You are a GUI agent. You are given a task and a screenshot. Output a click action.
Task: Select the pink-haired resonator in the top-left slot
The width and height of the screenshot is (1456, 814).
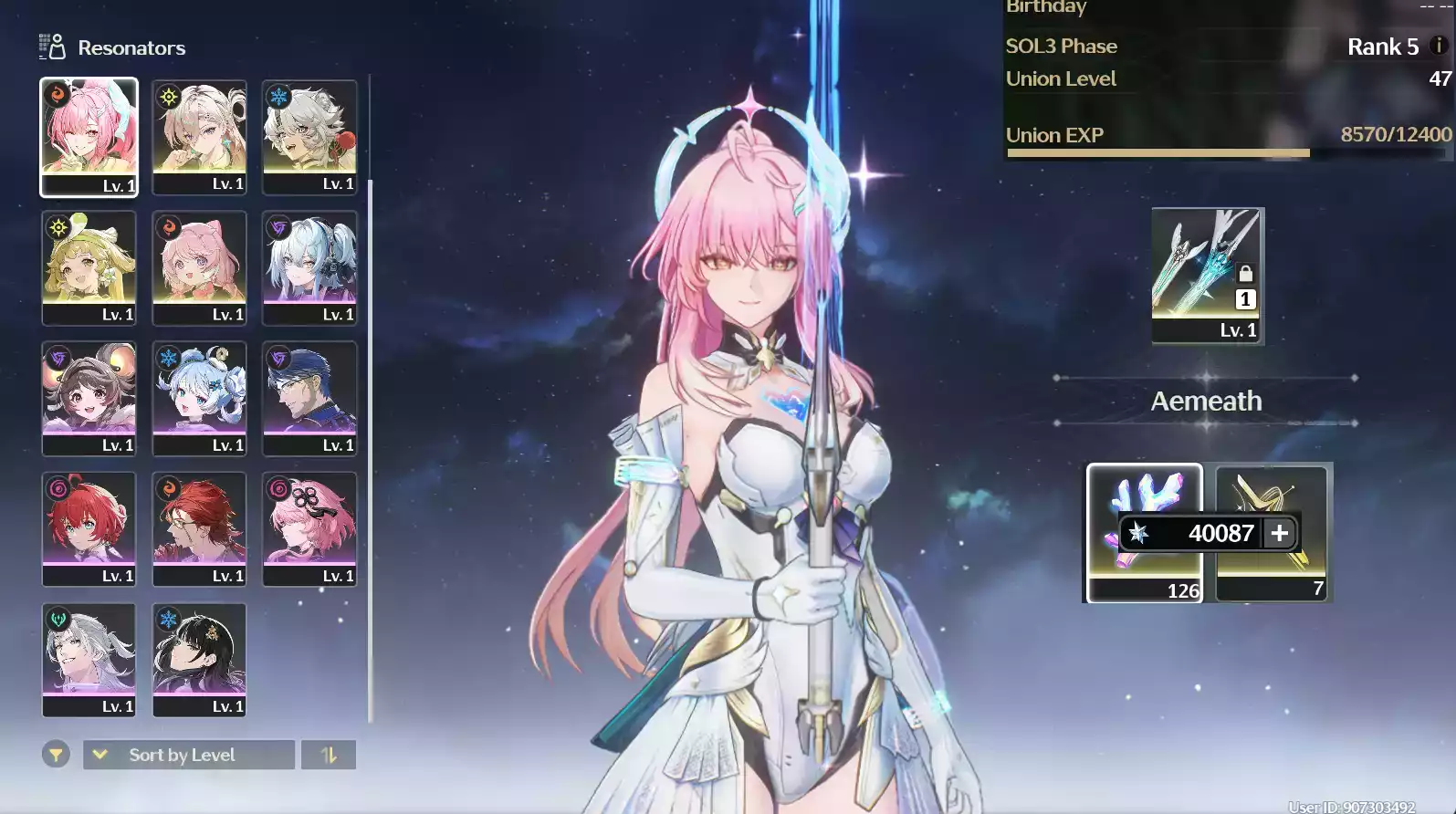point(89,137)
